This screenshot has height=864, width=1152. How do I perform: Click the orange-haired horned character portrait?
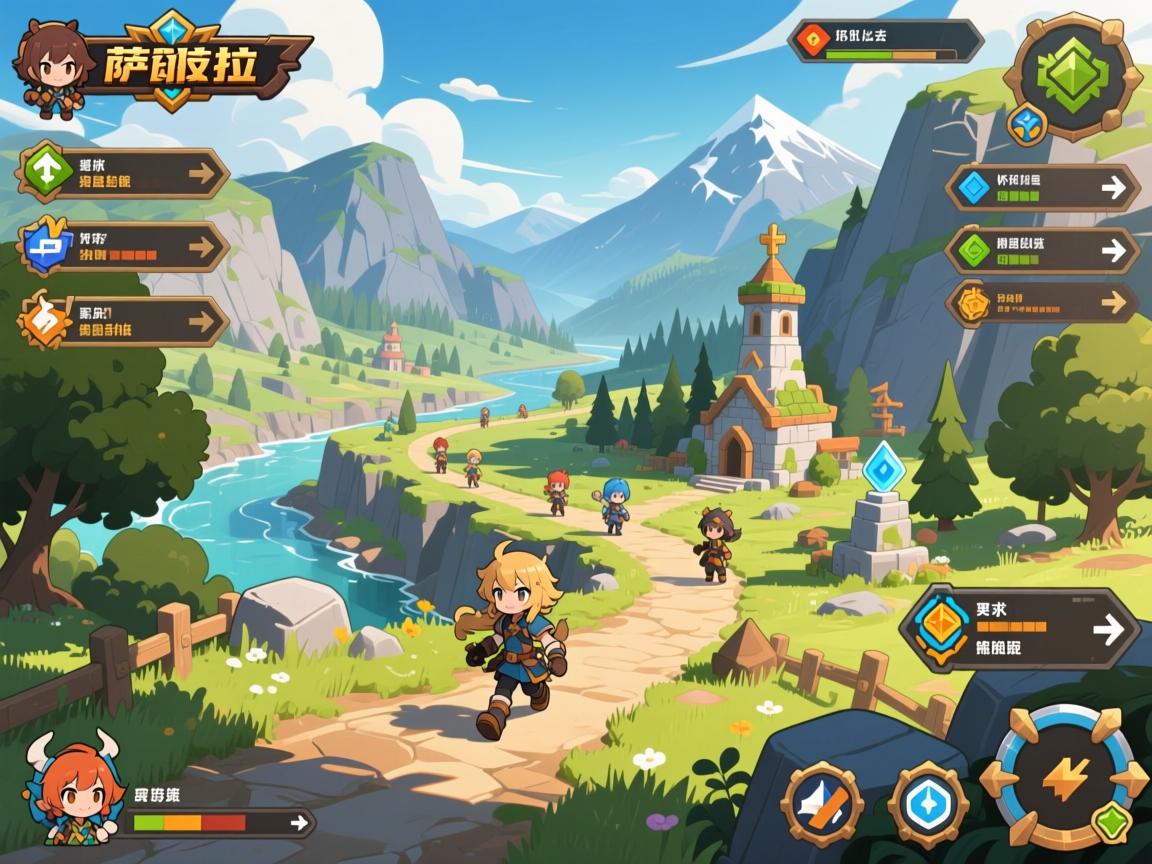[x=70, y=792]
